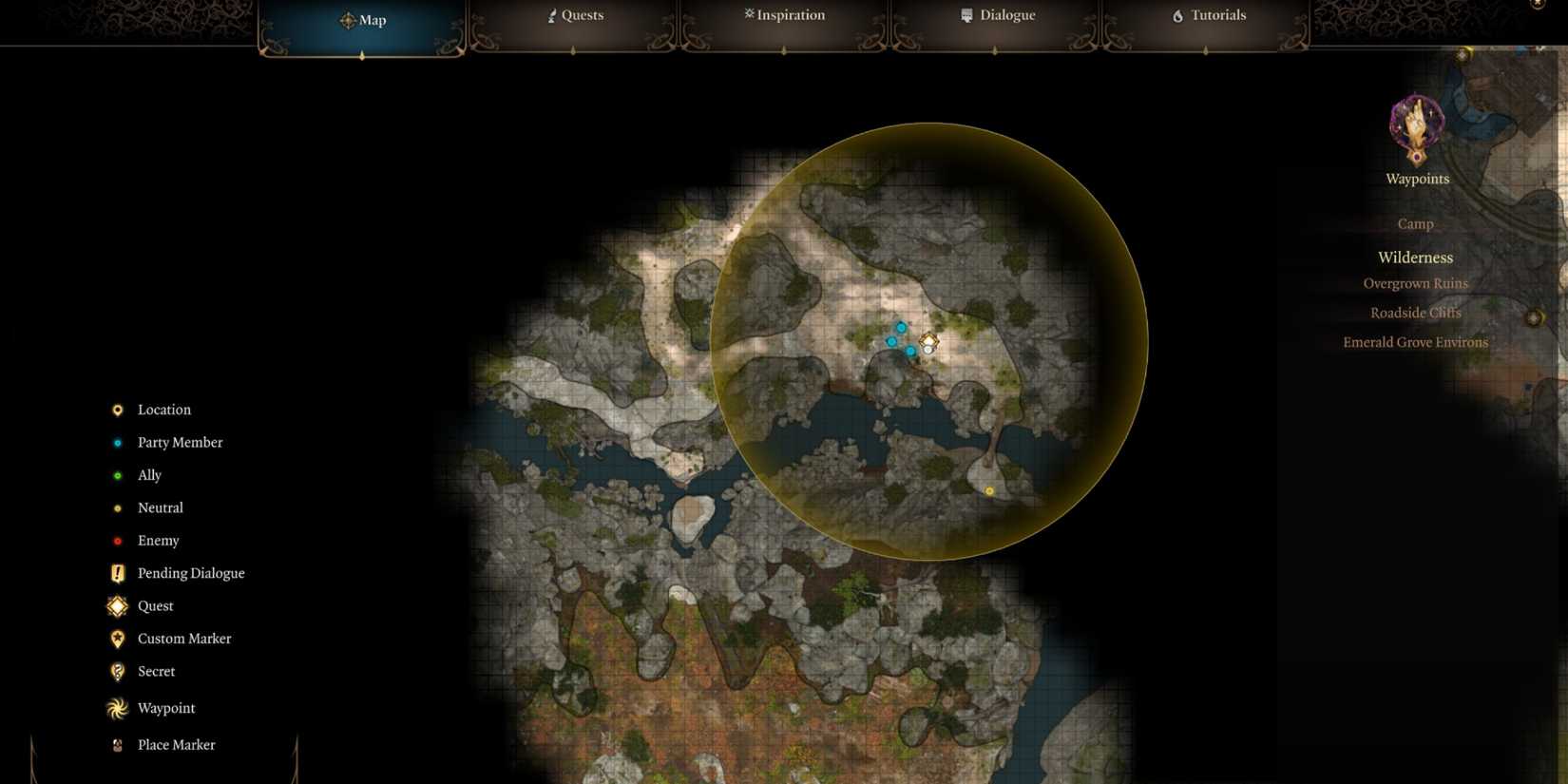The image size is (1568, 784).
Task: Click the Place Marker icon in the legend
Action: (x=117, y=744)
